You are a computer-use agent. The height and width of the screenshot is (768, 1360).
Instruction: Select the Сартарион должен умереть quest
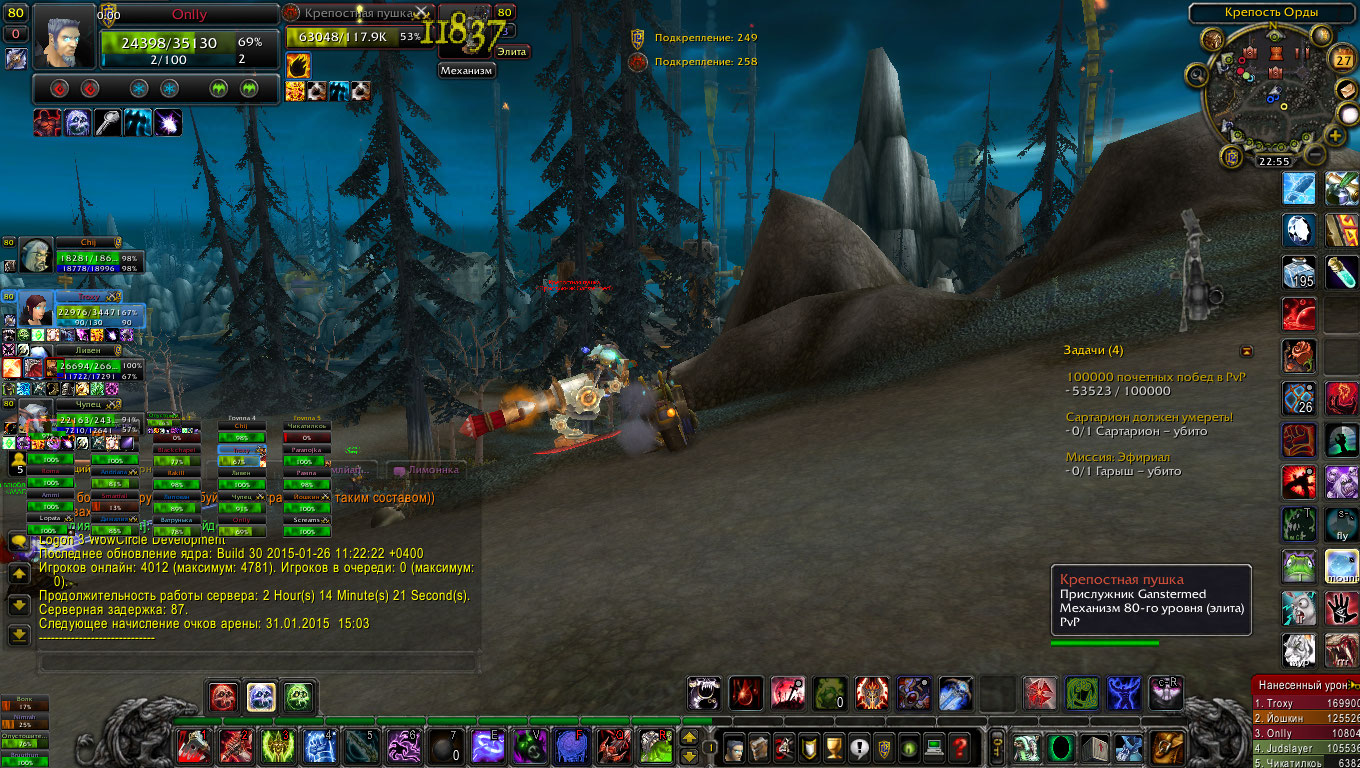[x=1149, y=417]
